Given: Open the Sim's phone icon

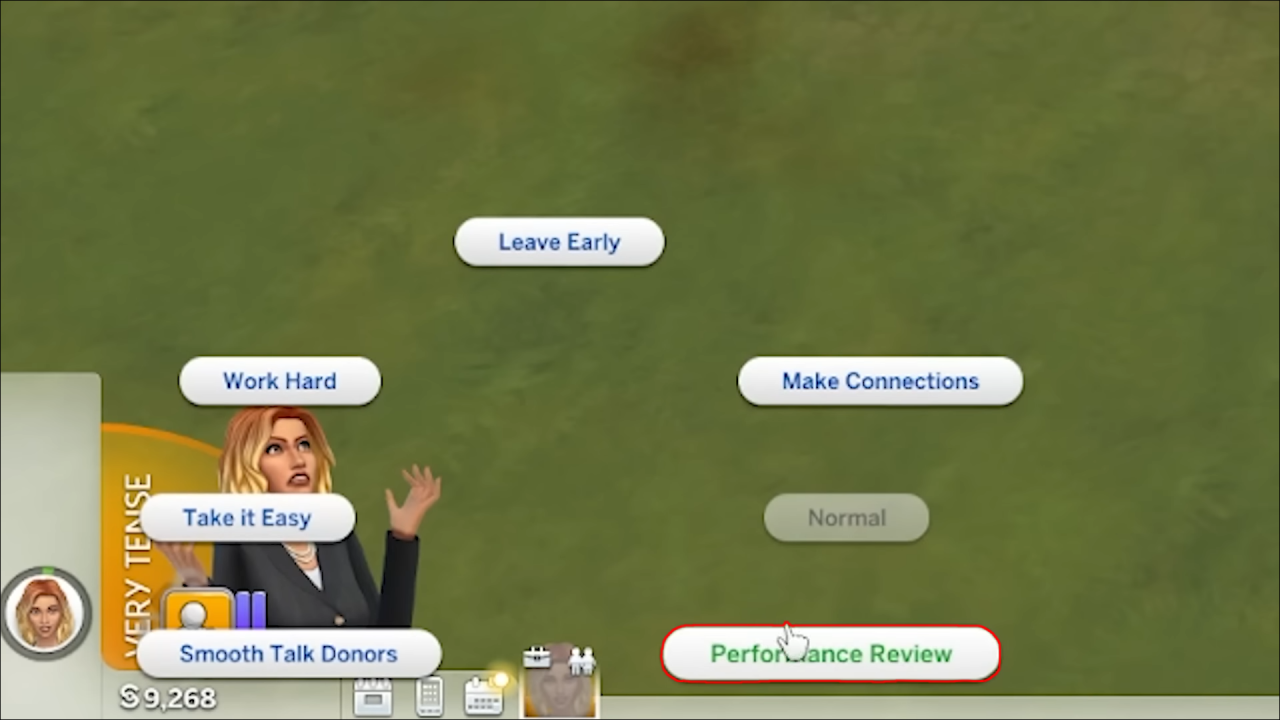Looking at the screenshot, I should [429, 697].
